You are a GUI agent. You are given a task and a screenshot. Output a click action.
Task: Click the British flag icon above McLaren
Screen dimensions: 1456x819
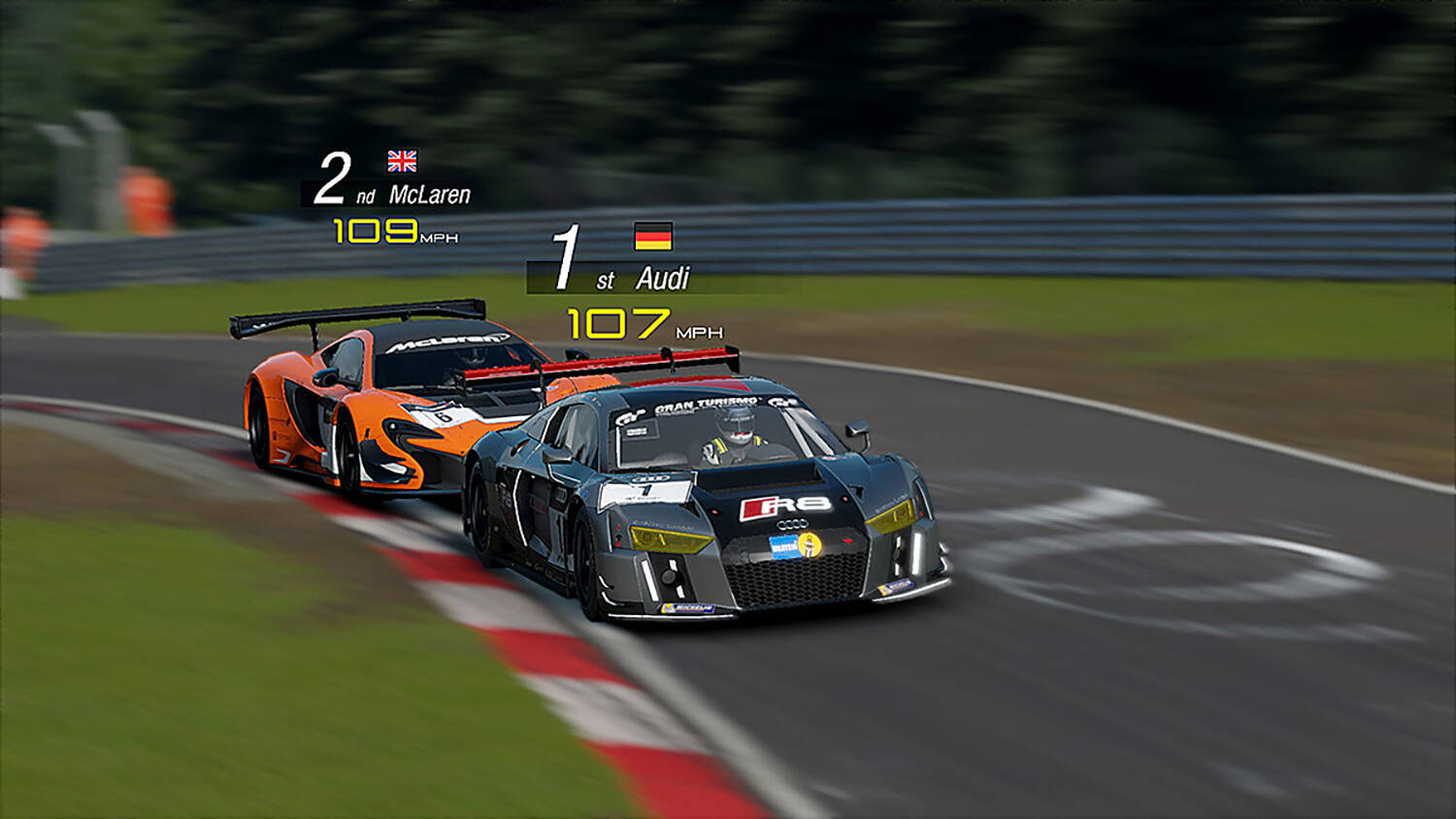(402, 160)
